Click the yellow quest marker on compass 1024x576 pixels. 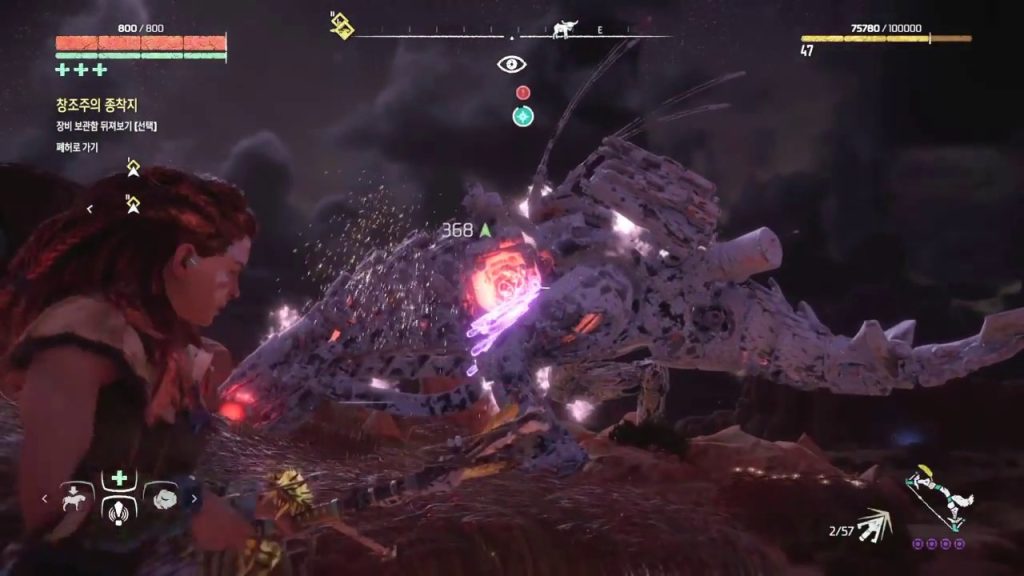click(342, 25)
